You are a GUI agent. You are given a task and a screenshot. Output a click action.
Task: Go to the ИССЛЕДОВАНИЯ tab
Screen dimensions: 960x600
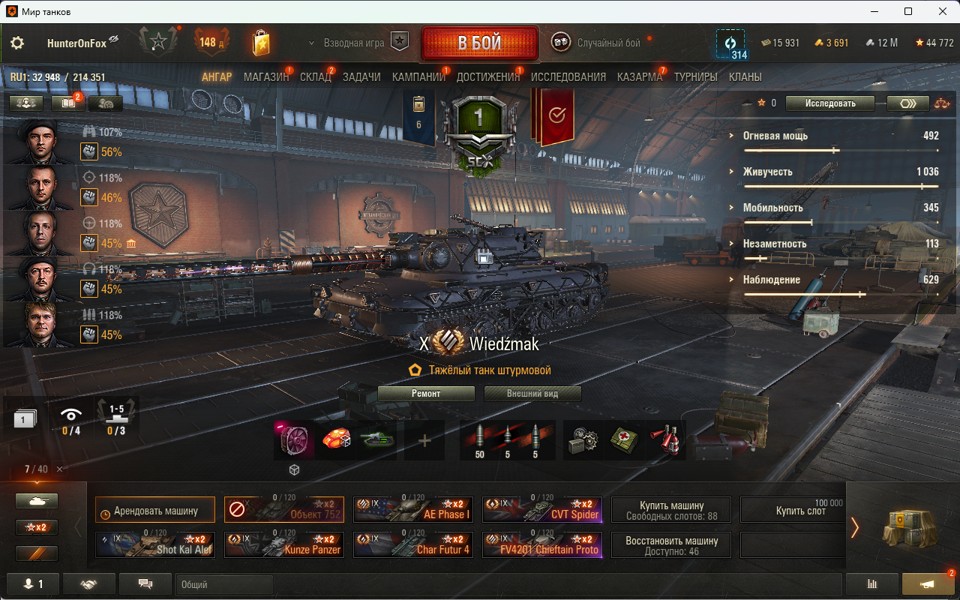click(568, 77)
